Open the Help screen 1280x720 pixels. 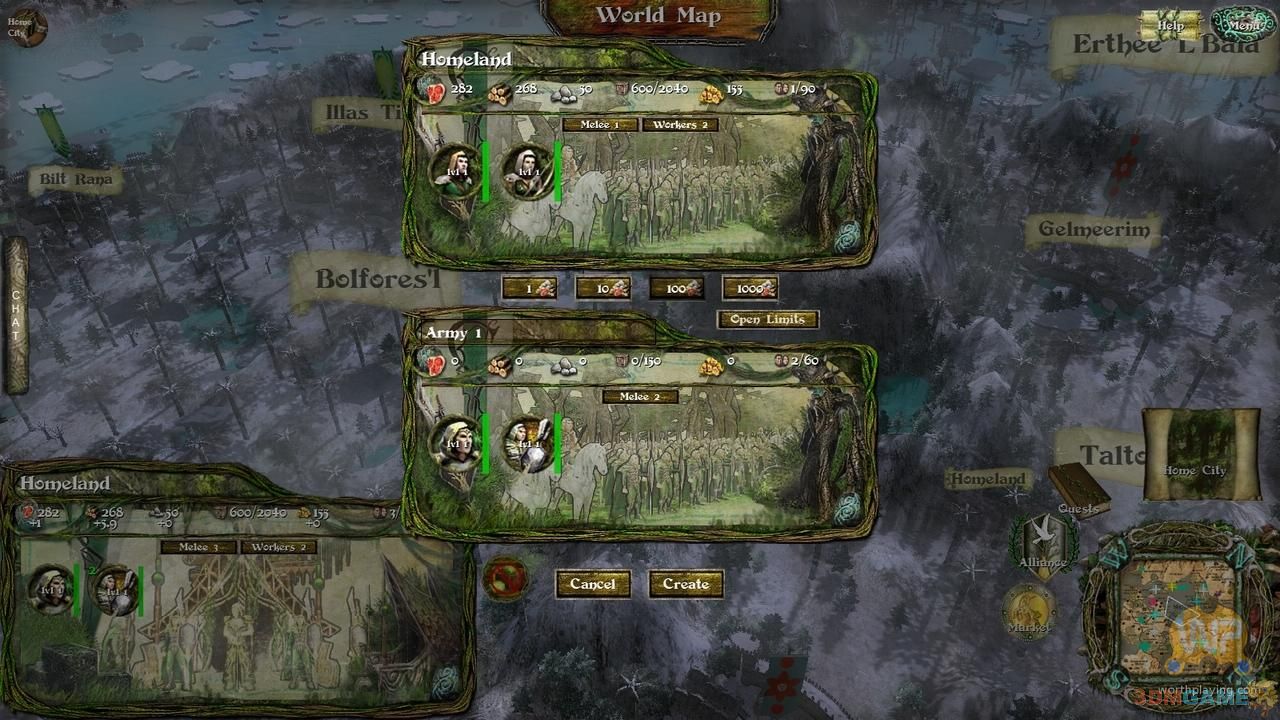[1170, 26]
